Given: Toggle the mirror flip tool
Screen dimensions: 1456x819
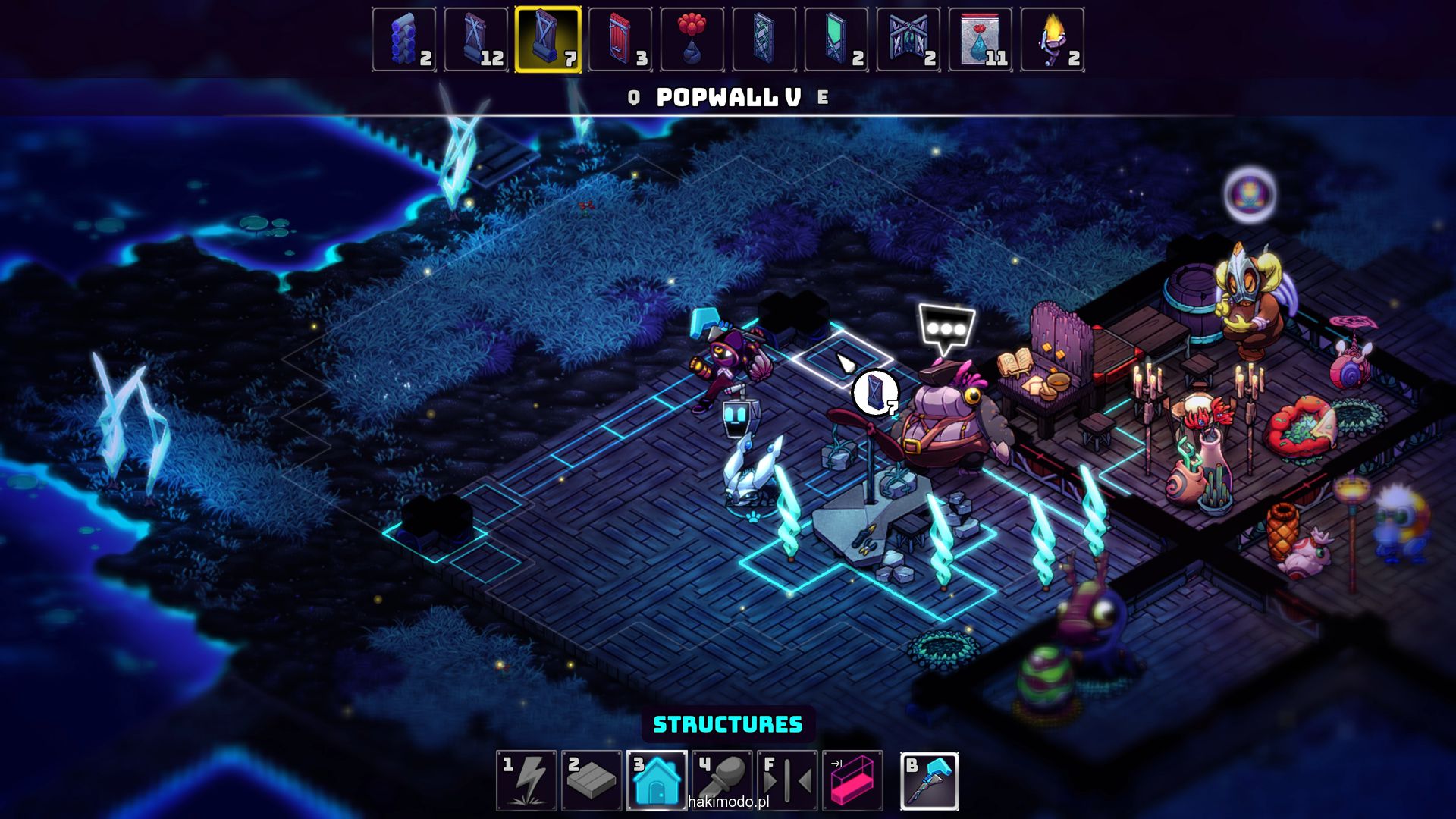Looking at the screenshot, I should pyautogui.click(x=787, y=780).
